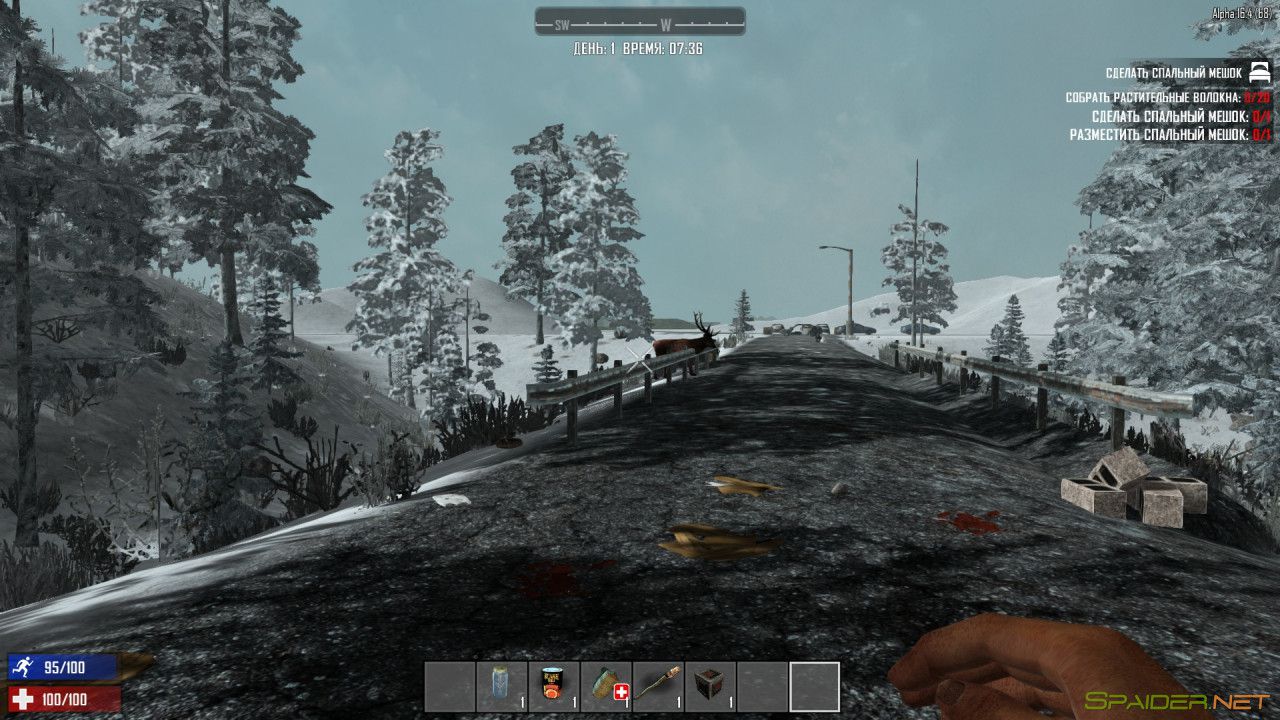
Task: Select the first aid bandage item
Action: [604, 686]
